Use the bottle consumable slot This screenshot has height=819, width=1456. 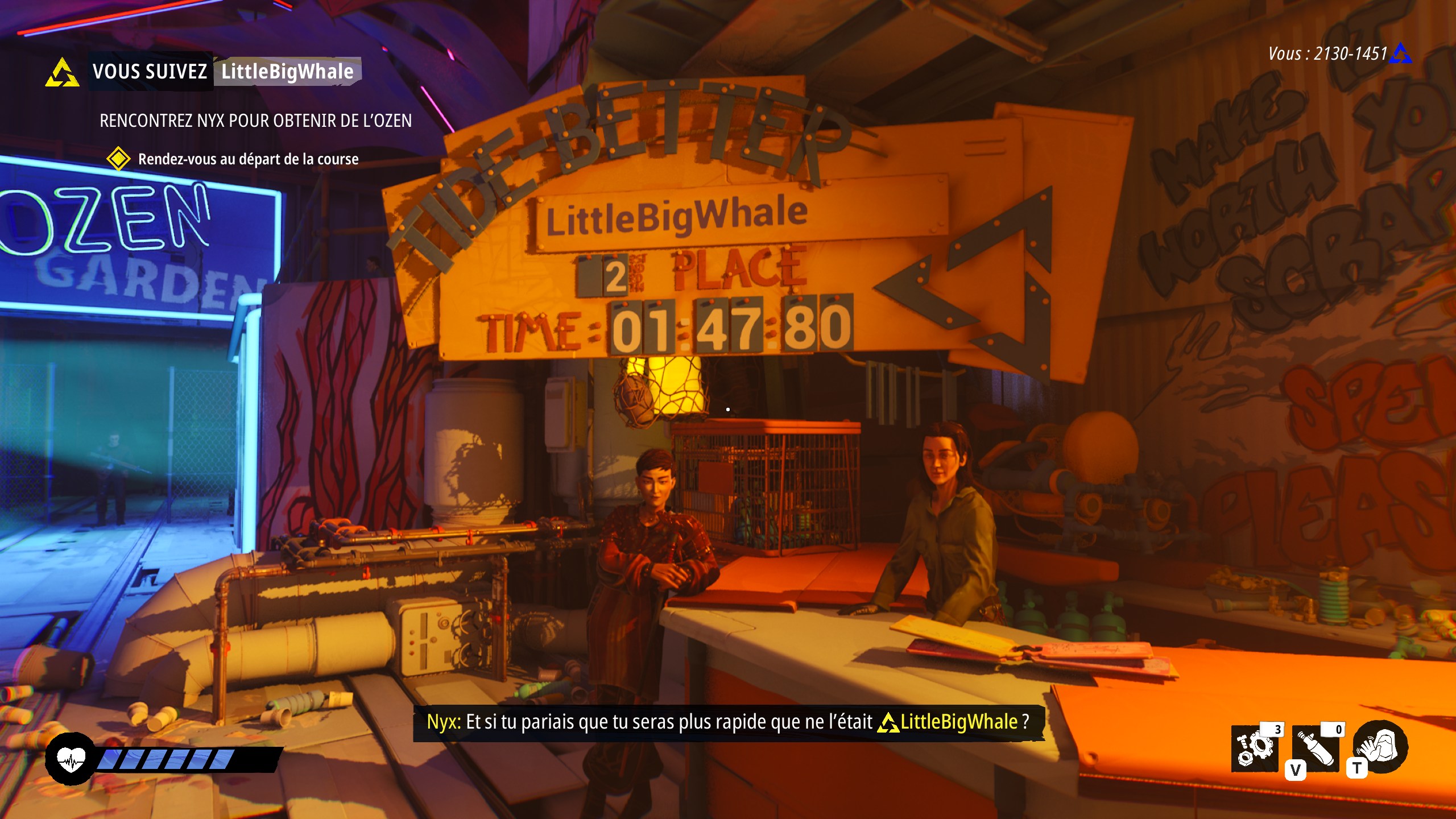tap(1316, 749)
